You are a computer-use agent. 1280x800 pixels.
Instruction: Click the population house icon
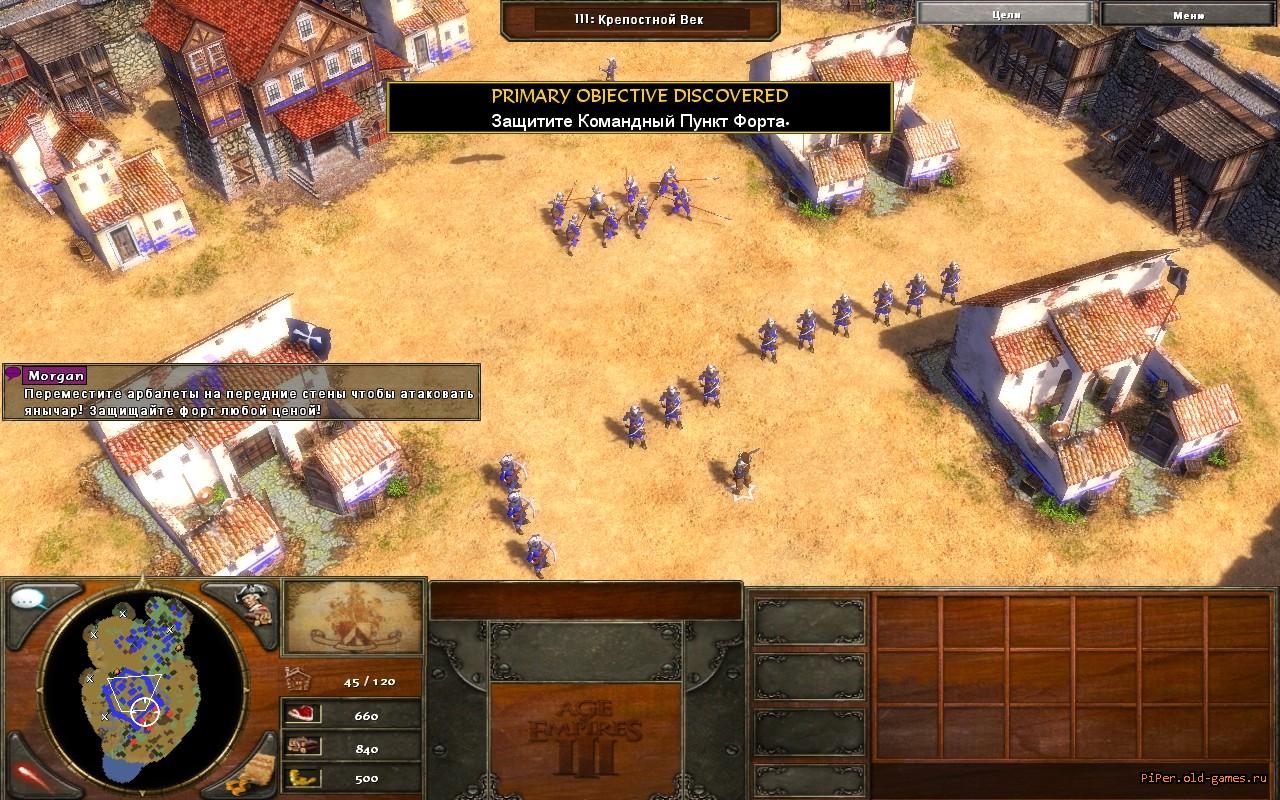(297, 679)
